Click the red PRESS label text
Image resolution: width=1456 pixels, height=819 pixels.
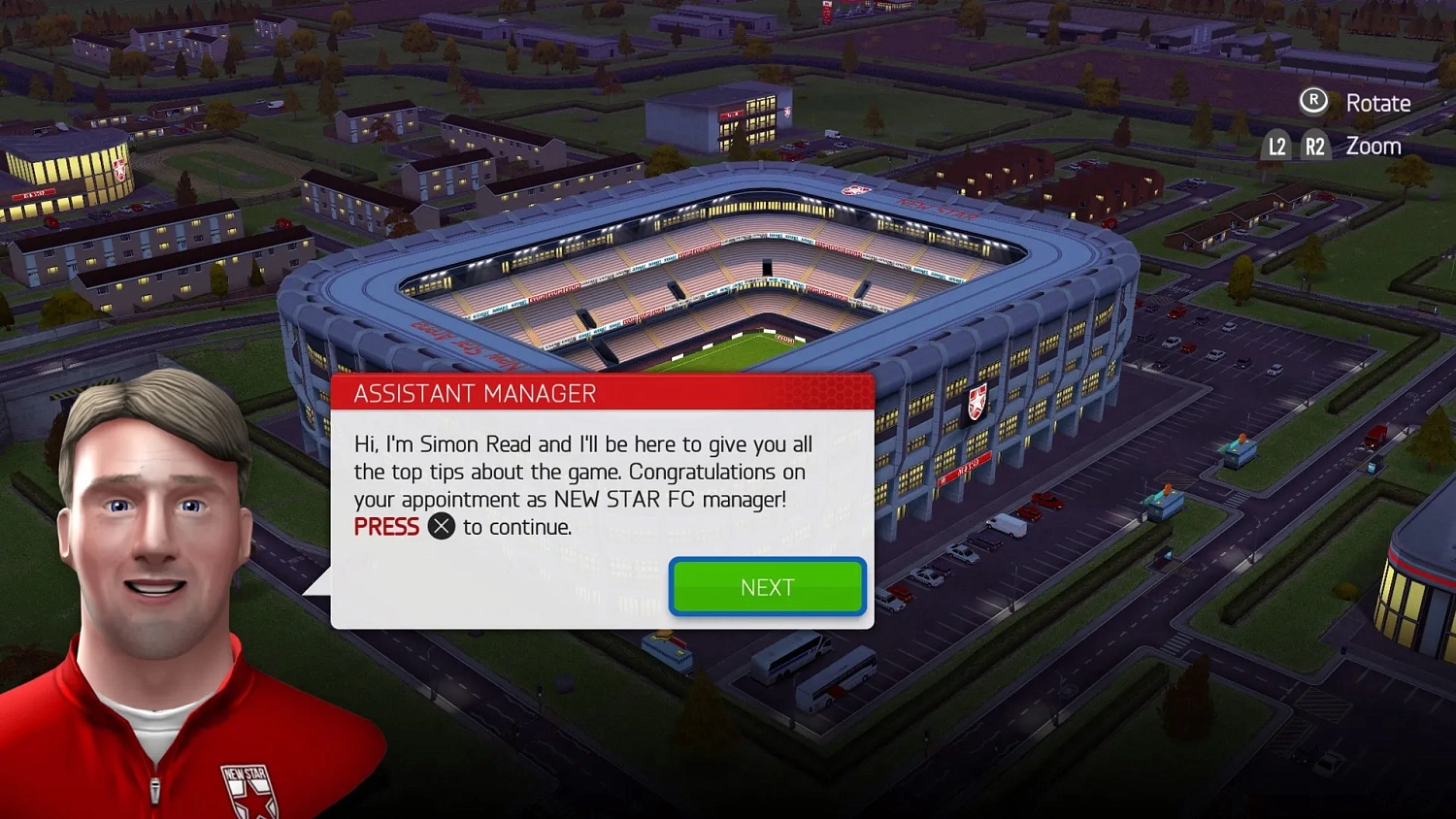(x=385, y=526)
